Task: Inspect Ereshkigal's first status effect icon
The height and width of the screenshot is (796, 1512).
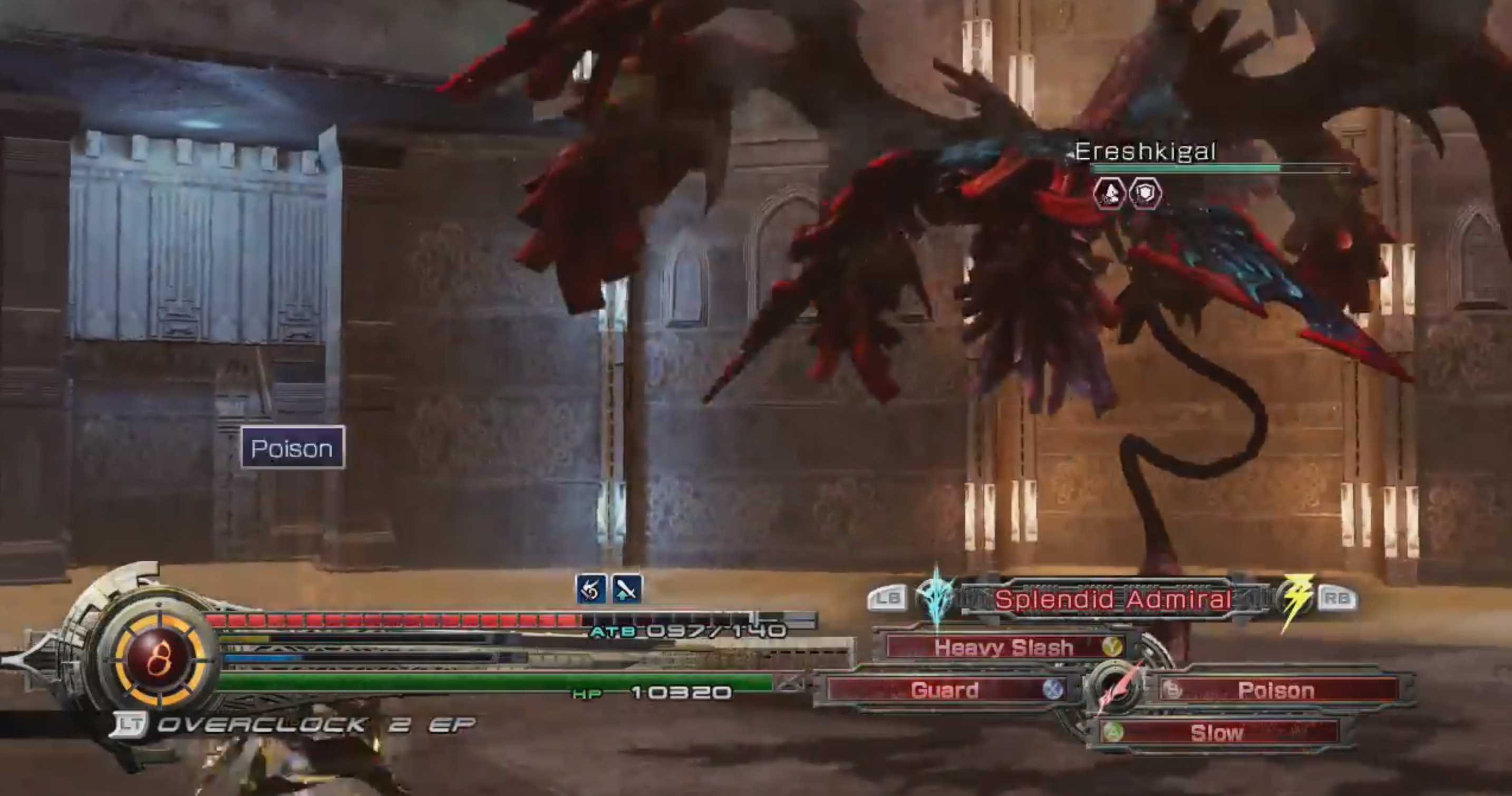Action: [1109, 193]
